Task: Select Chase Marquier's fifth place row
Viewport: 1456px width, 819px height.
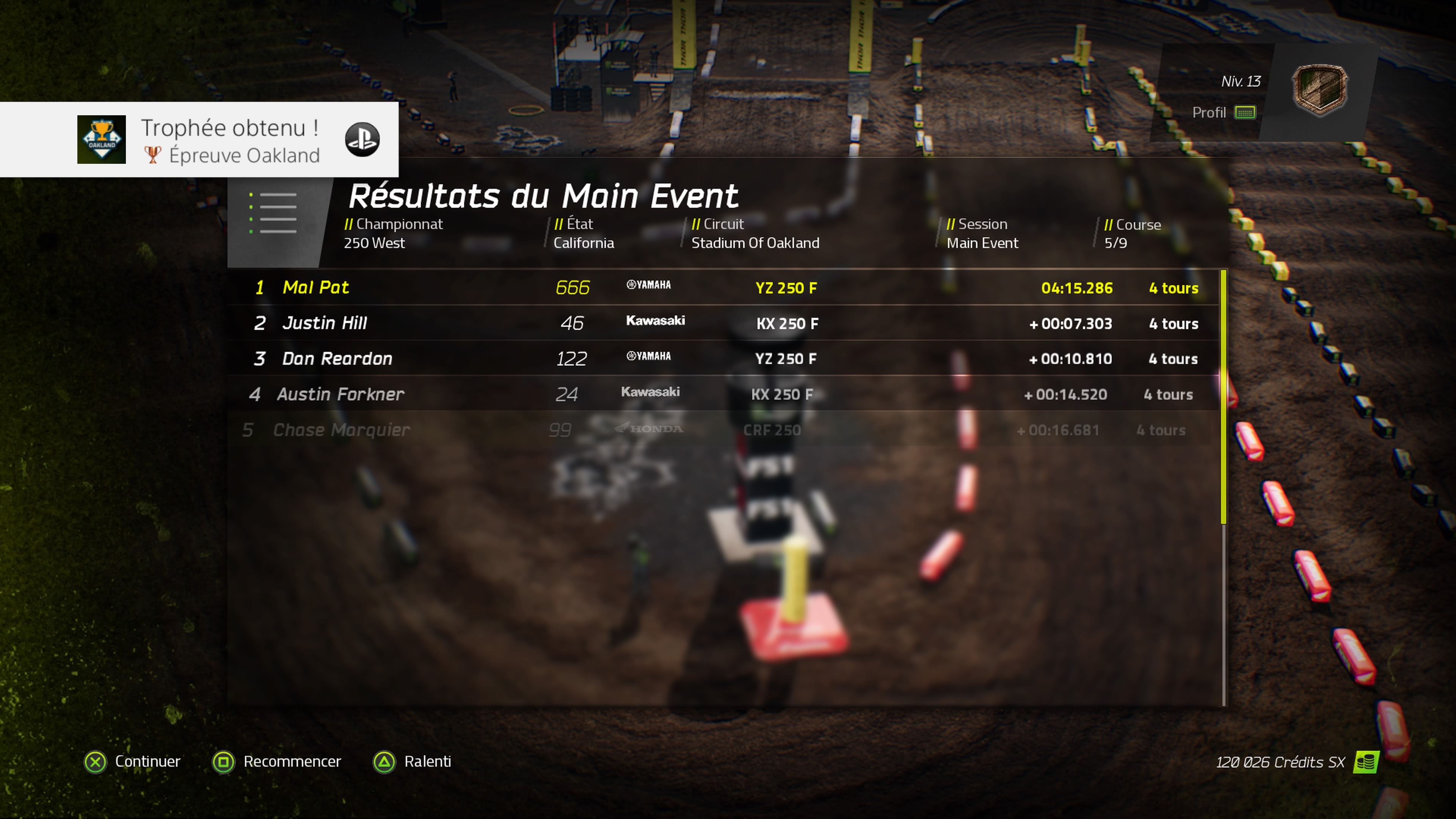Action: tap(723, 430)
